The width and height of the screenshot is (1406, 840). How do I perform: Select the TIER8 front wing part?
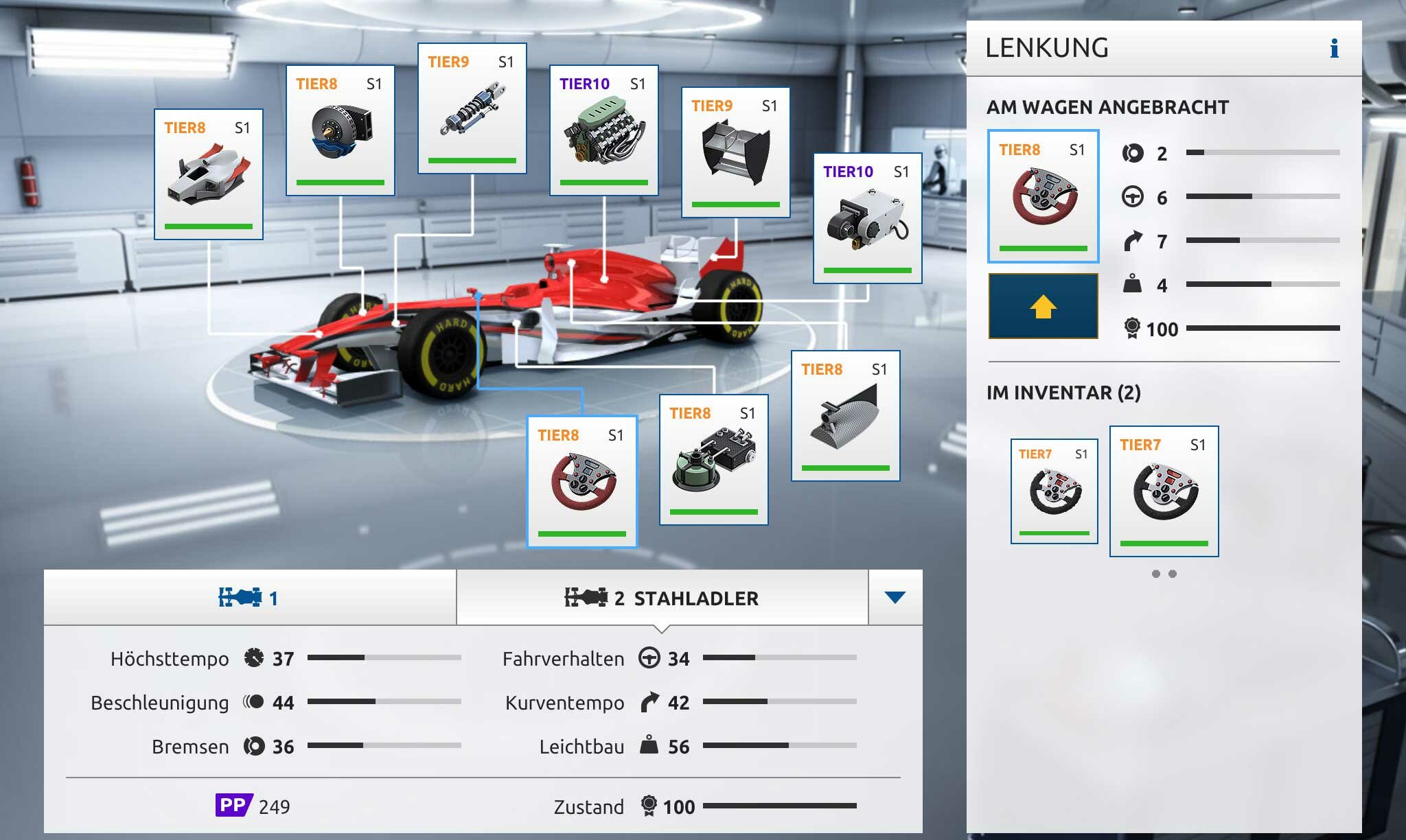209,174
